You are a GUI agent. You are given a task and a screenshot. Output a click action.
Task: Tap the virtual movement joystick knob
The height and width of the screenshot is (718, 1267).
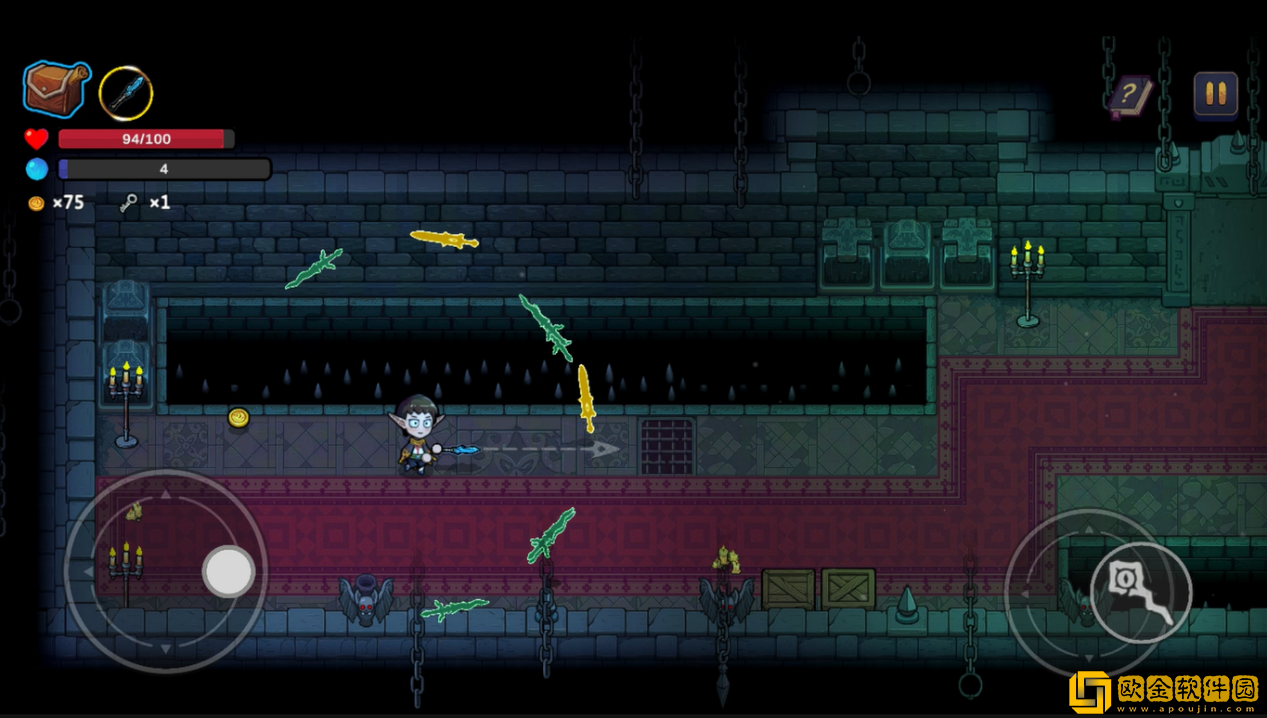point(229,572)
